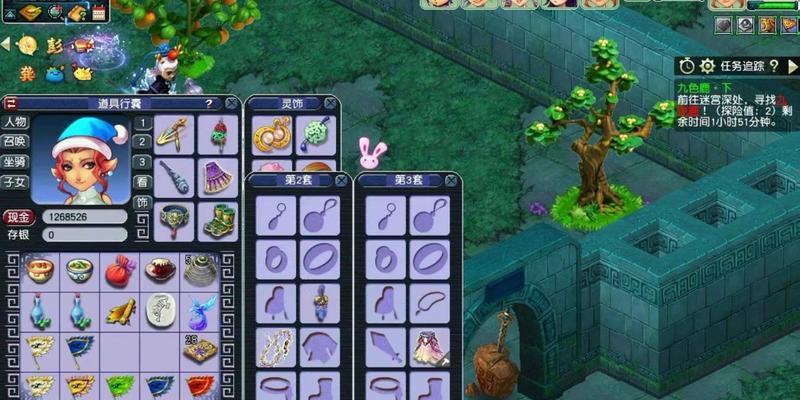This screenshot has height=400, width=800.
Task: Open the inventory help question mark
Action: pos(209,102)
